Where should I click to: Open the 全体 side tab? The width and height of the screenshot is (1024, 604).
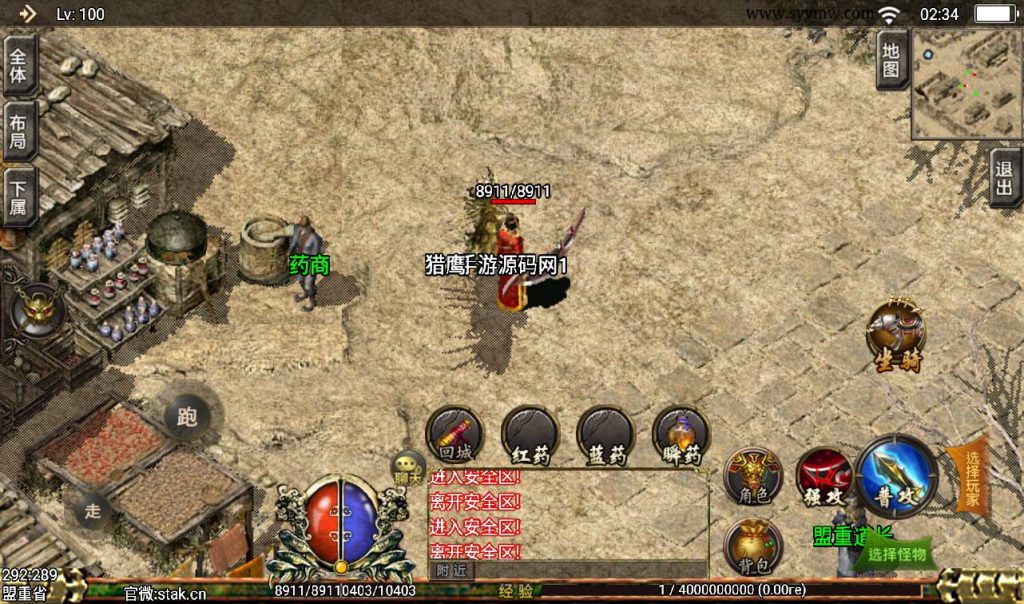coord(19,65)
